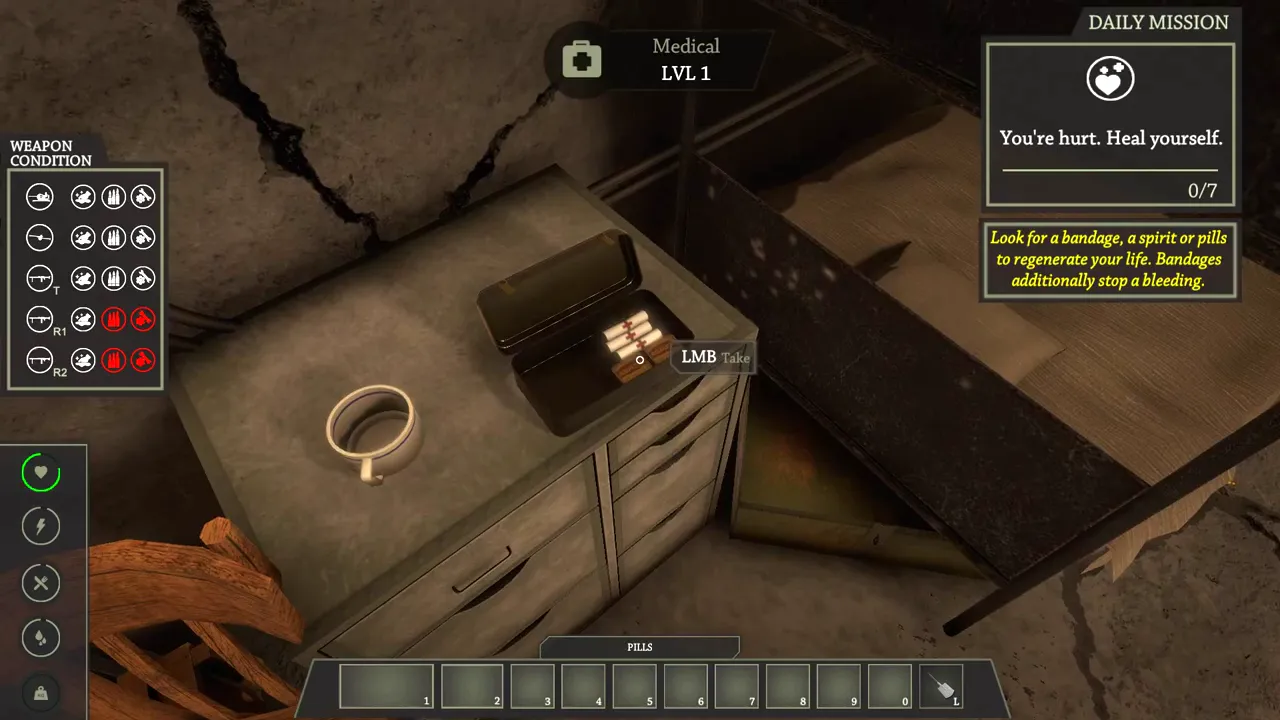Image resolution: width=1280 pixels, height=720 pixels.
Task: Select the weapon icon labeled T
Action: 40,278
